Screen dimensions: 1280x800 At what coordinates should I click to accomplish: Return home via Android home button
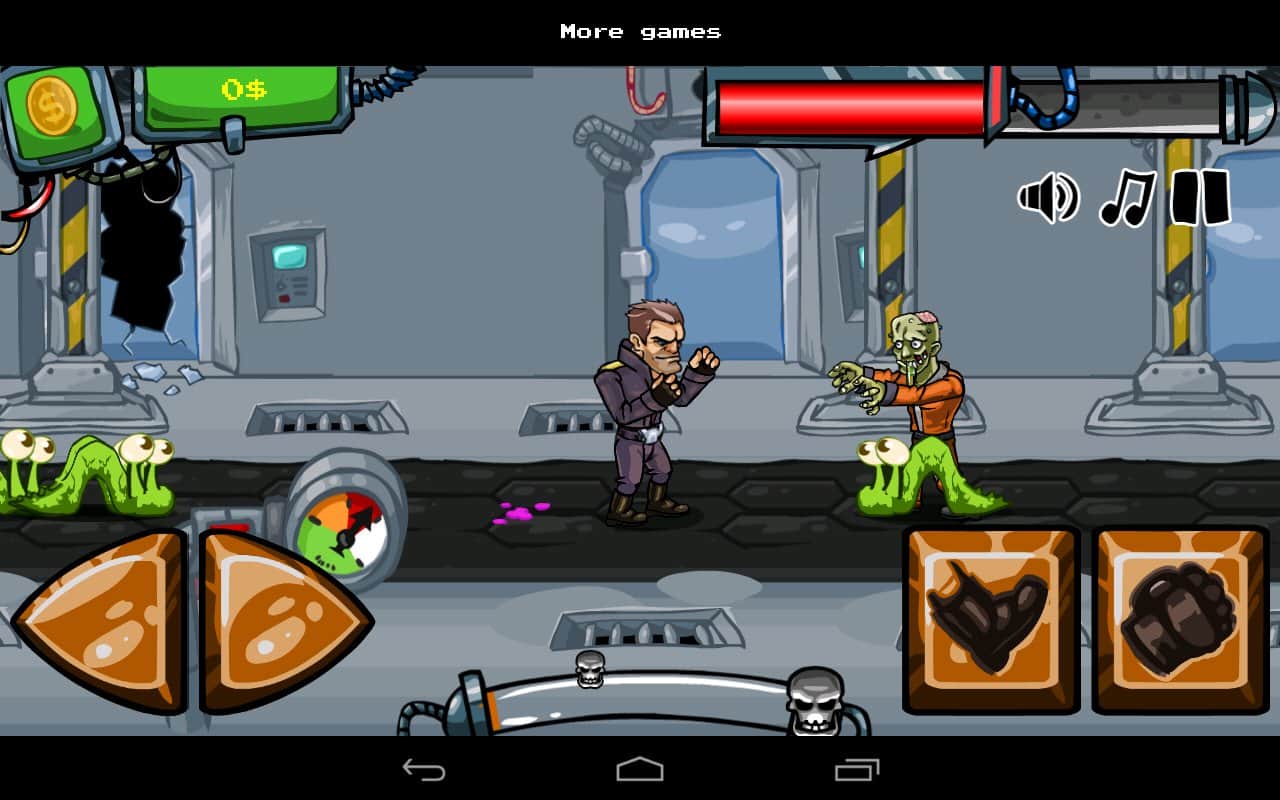[640, 770]
